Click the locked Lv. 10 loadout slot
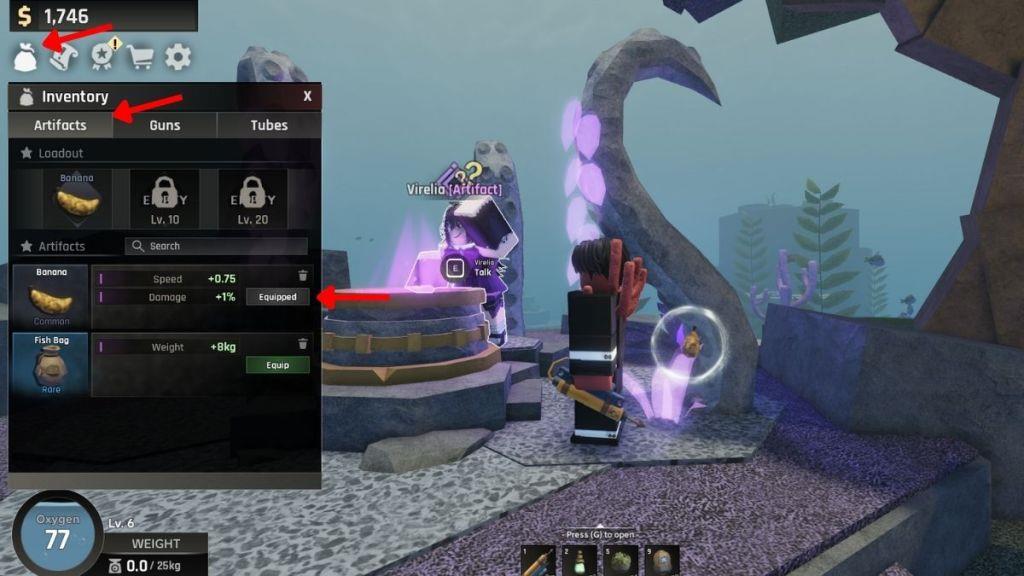Viewport: 1024px width, 576px height. click(165, 199)
